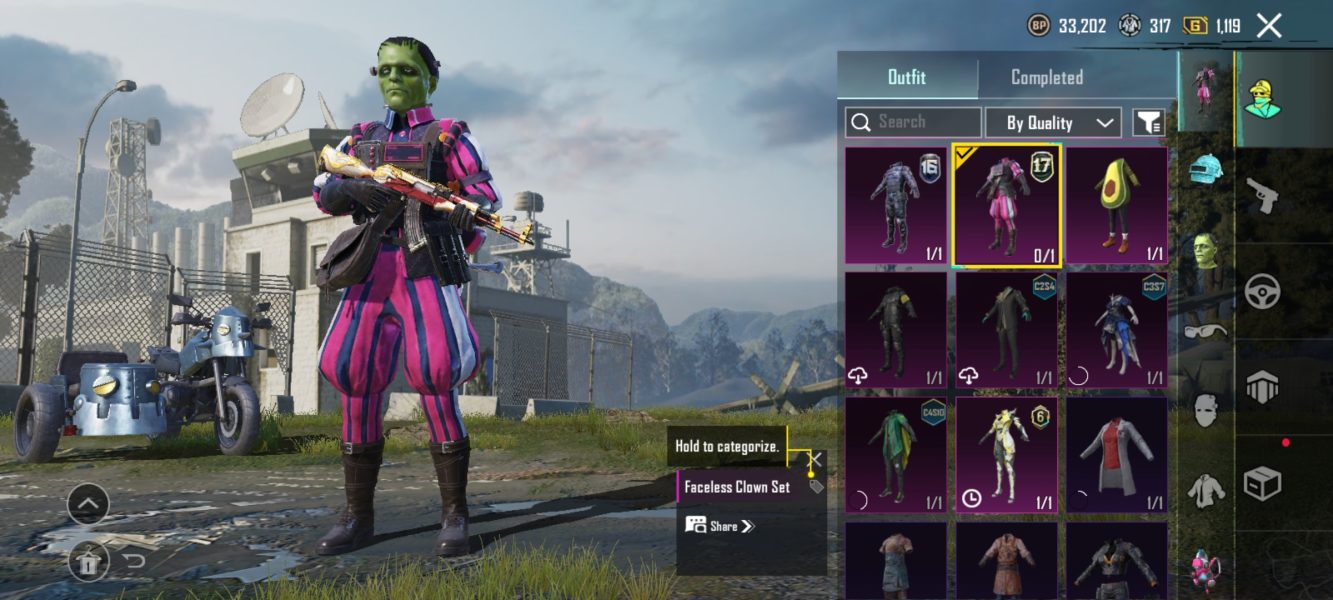
Task: Switch to the Completed tab
Action: [x=1046, y=77]
